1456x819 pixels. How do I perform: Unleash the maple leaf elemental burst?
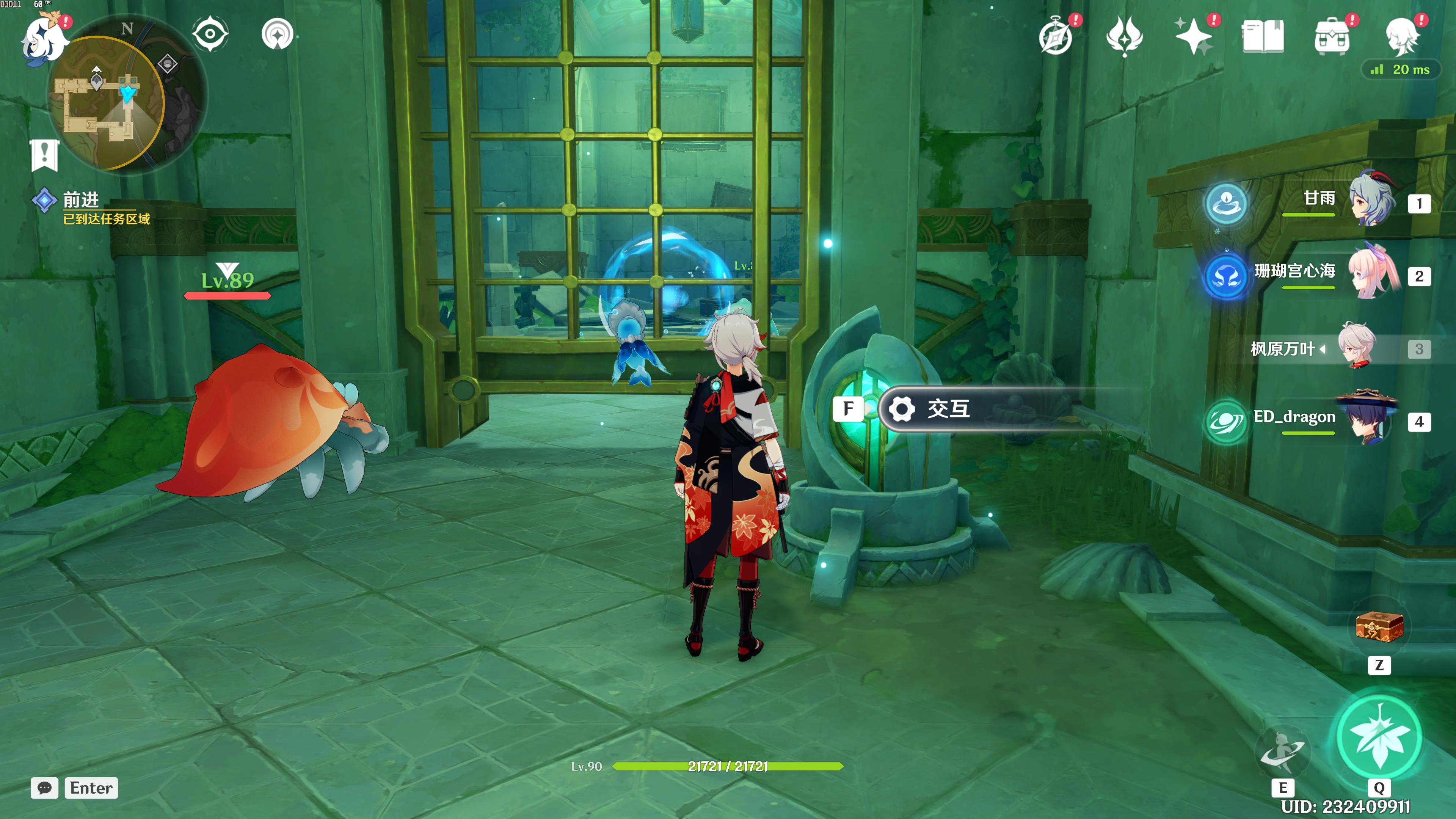[x=1379, y=736]
